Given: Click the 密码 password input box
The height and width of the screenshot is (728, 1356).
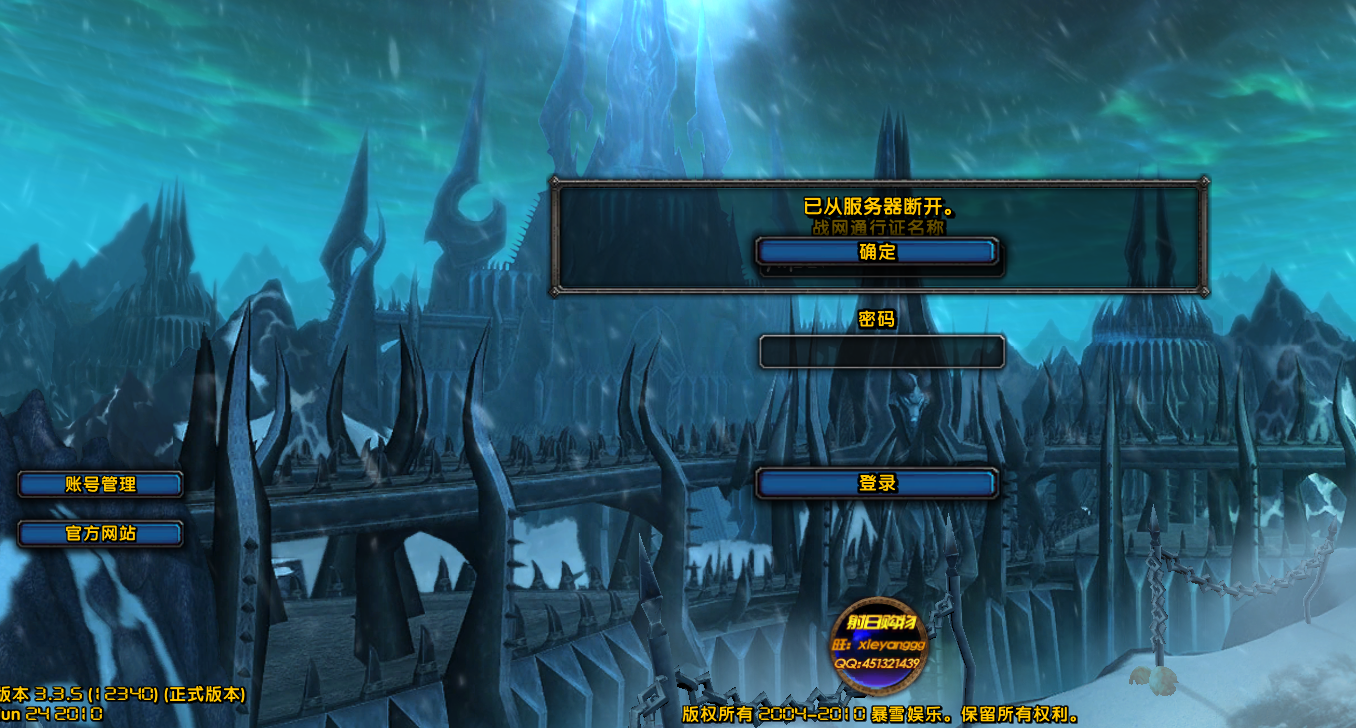Looking at the screenshot, I should click(x=881, y=352).
